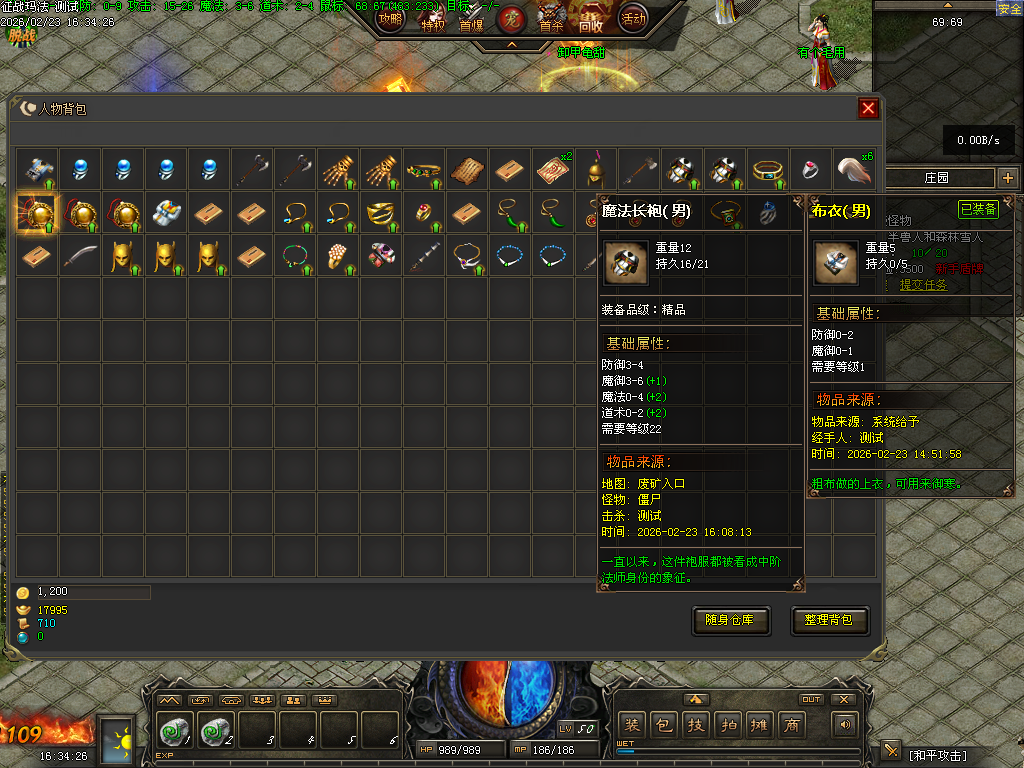Select the white feather stack in the bag
The image size is (1024, 768).
854,168
